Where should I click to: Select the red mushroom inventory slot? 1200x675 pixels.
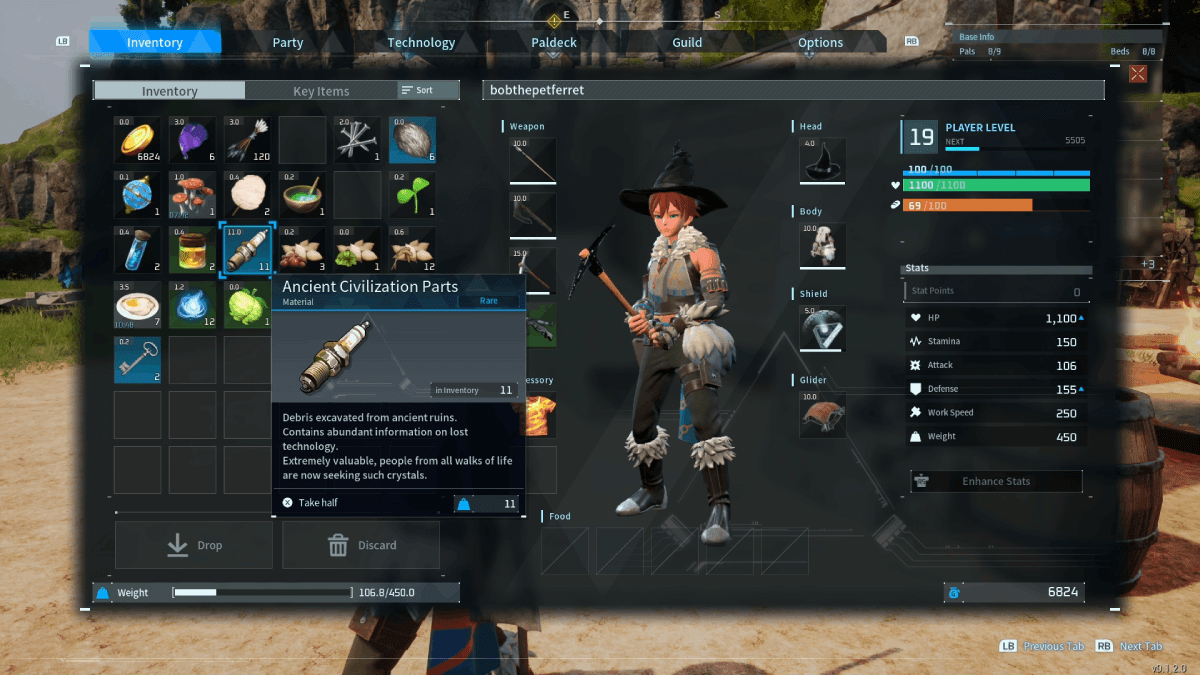pos(193,195)
